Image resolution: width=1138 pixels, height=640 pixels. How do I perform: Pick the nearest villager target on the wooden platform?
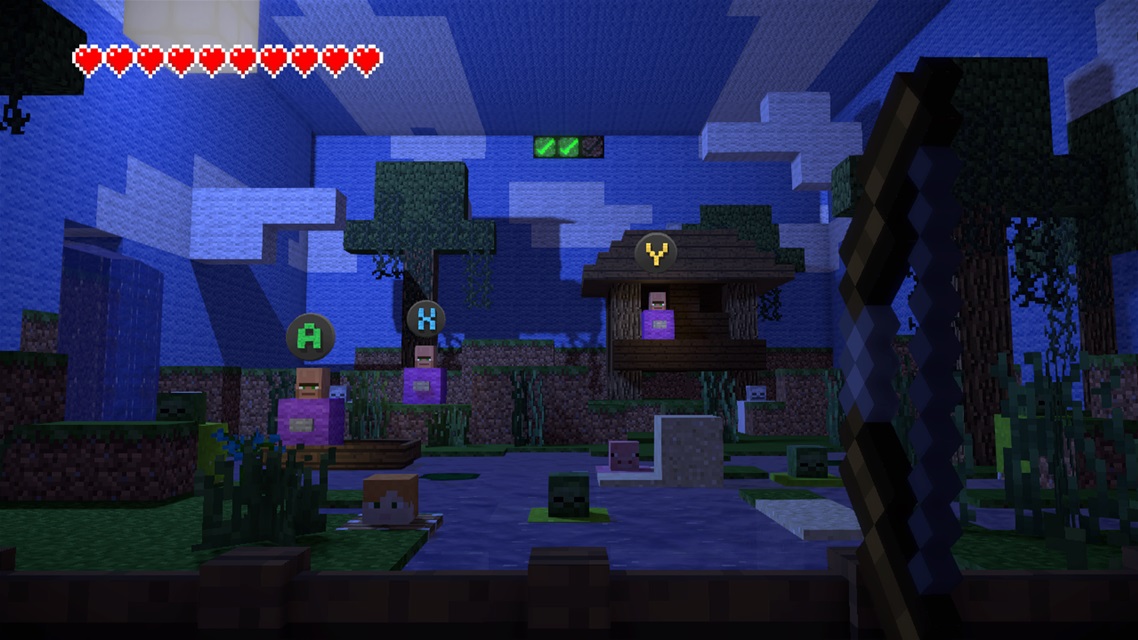tap(310, 406)
